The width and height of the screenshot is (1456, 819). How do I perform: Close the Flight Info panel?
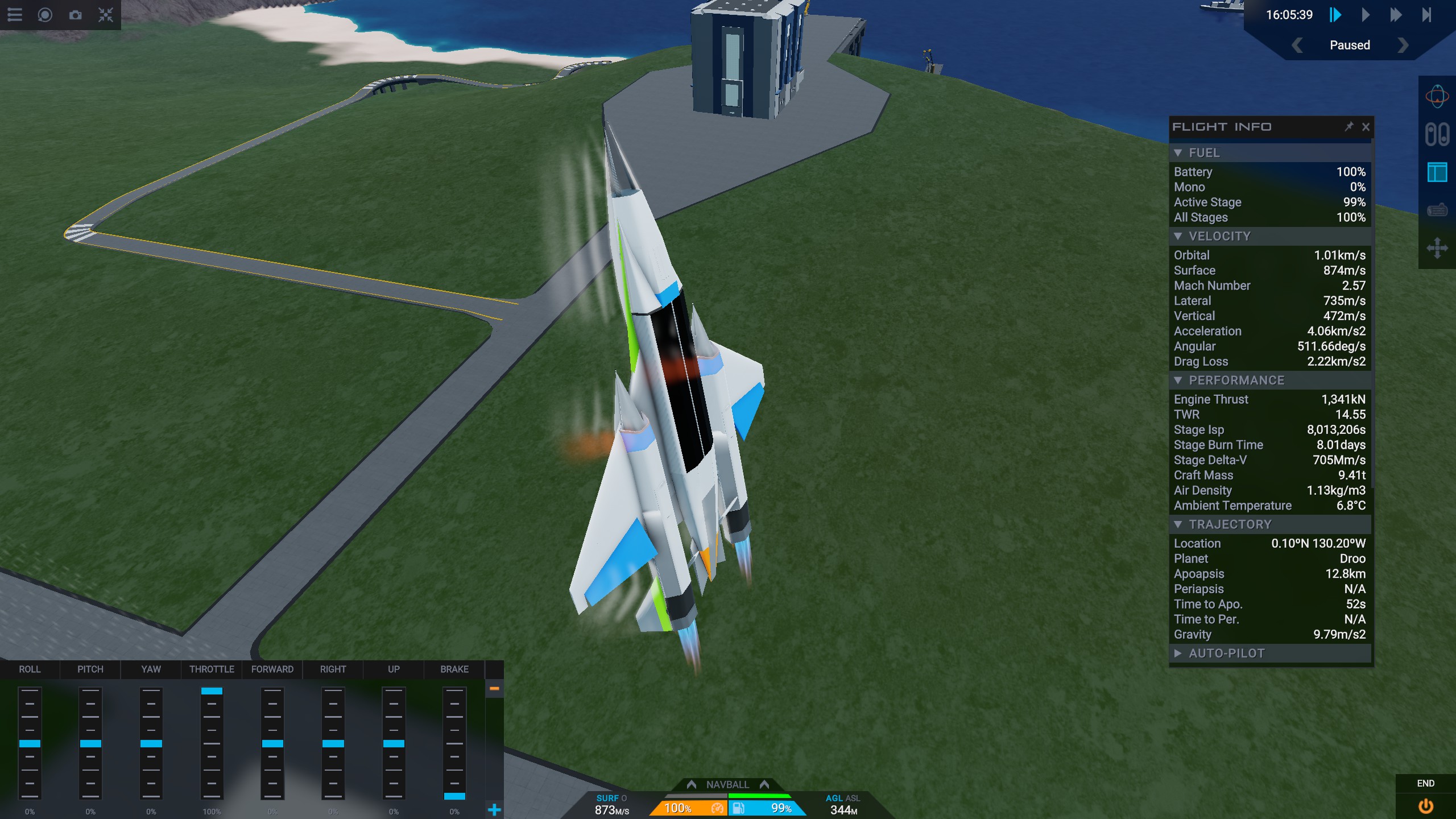[1366, 127]
